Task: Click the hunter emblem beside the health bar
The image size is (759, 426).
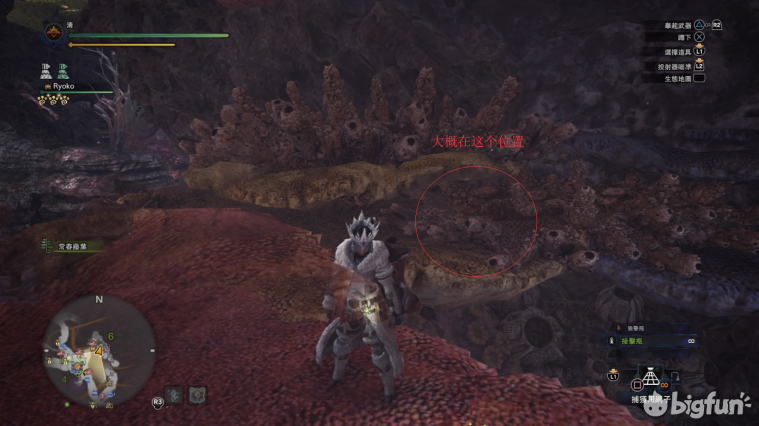Action: (52, 34)
